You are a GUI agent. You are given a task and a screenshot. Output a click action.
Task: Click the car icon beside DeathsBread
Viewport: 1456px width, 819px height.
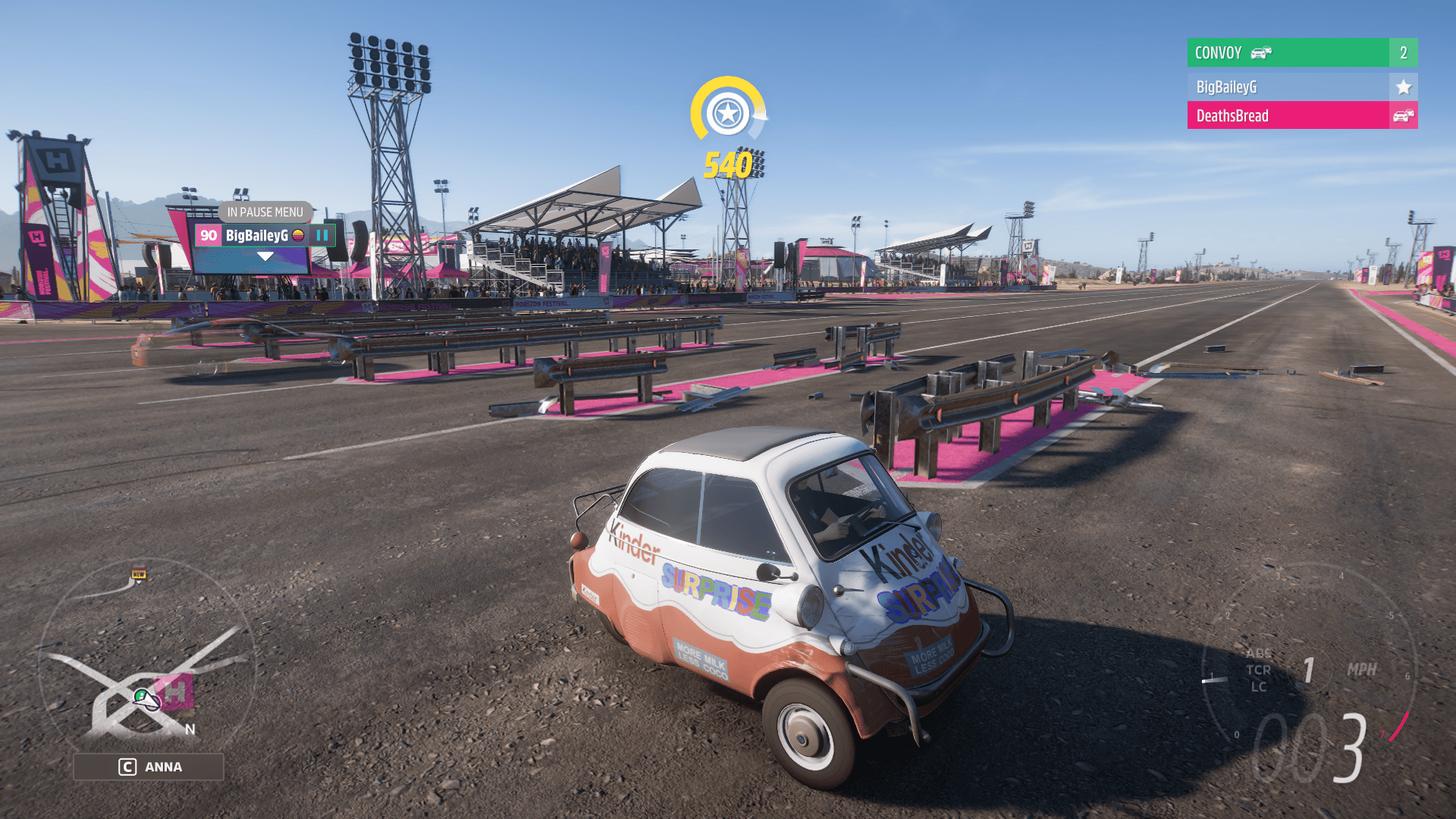tap(1405, 115)
